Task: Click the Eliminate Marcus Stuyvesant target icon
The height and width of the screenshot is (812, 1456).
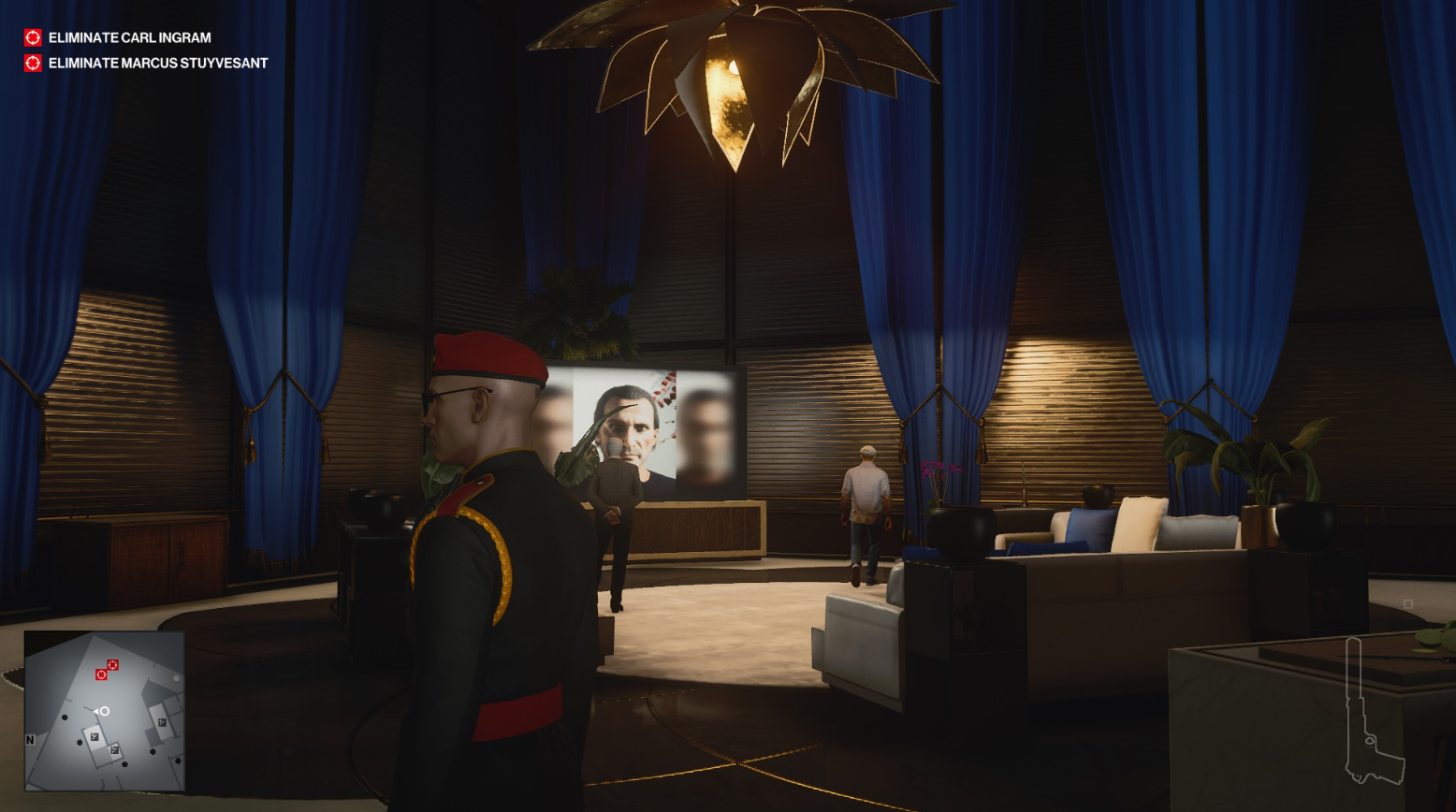Action: [x=32, y=64]
